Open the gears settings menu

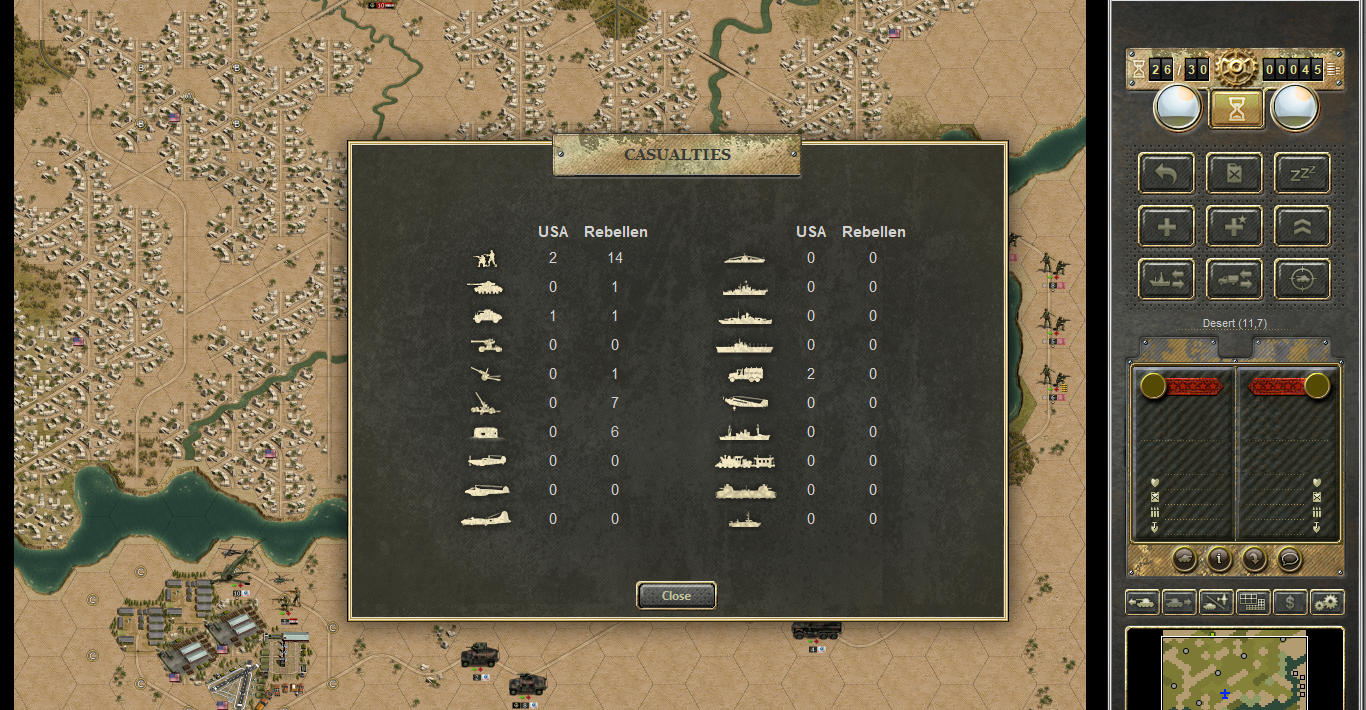coord(1327,602)
